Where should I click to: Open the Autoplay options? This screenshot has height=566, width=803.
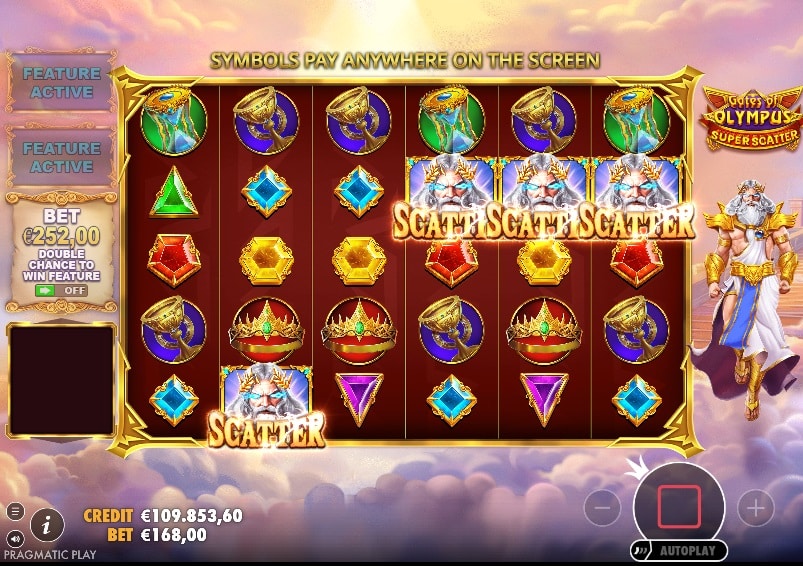point(679,550)
